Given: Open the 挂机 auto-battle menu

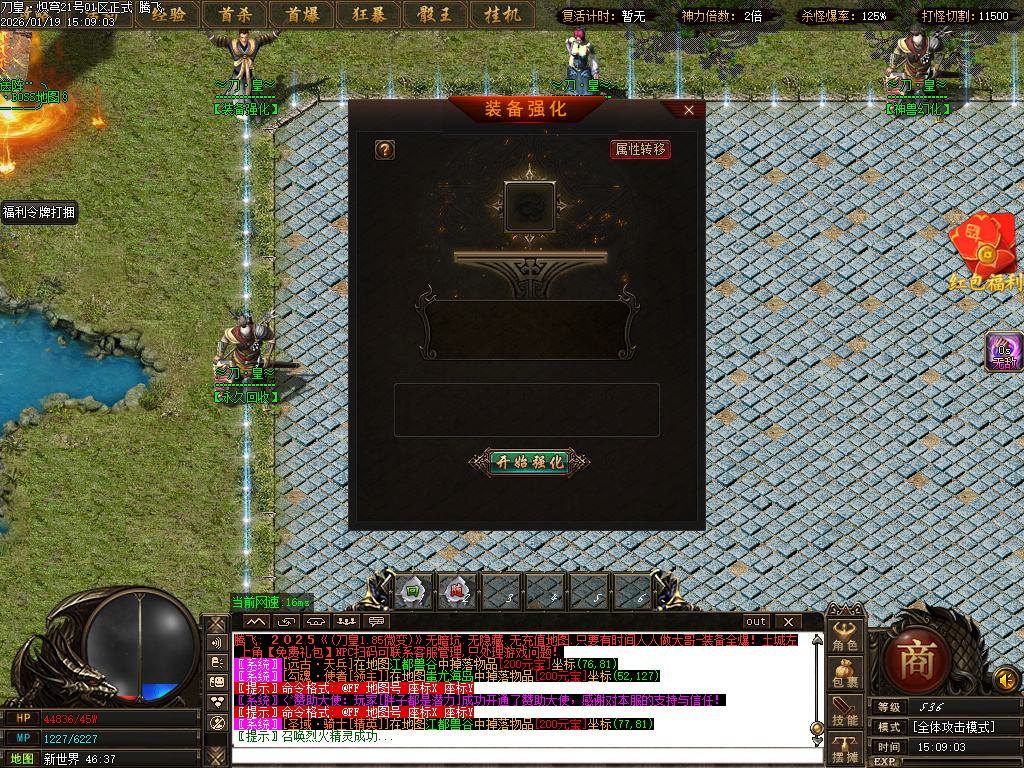Looking at the screenshot, I should pyautogui.click(x=502, y=14).
